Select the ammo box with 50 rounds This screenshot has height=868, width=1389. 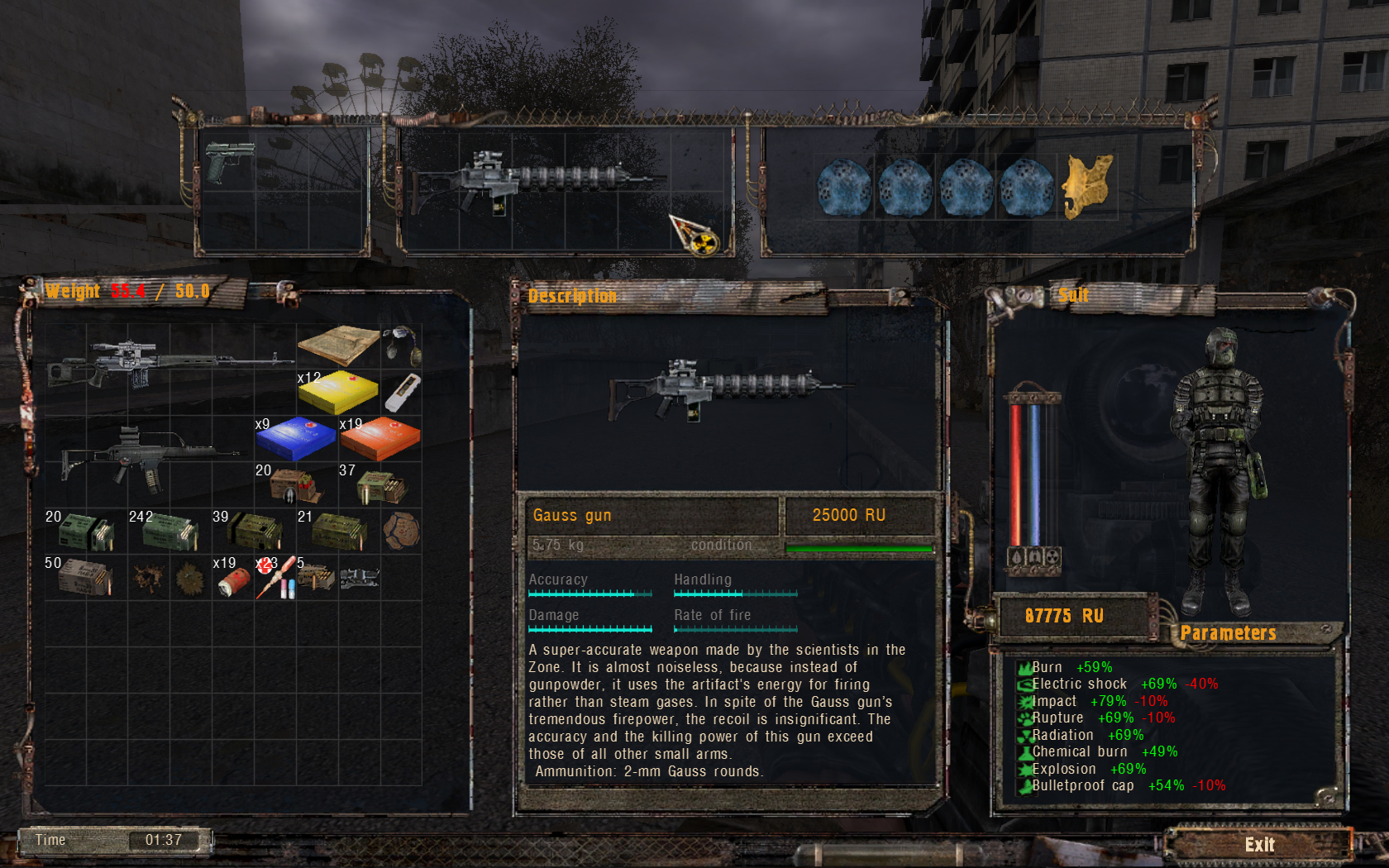coord(84,577)
